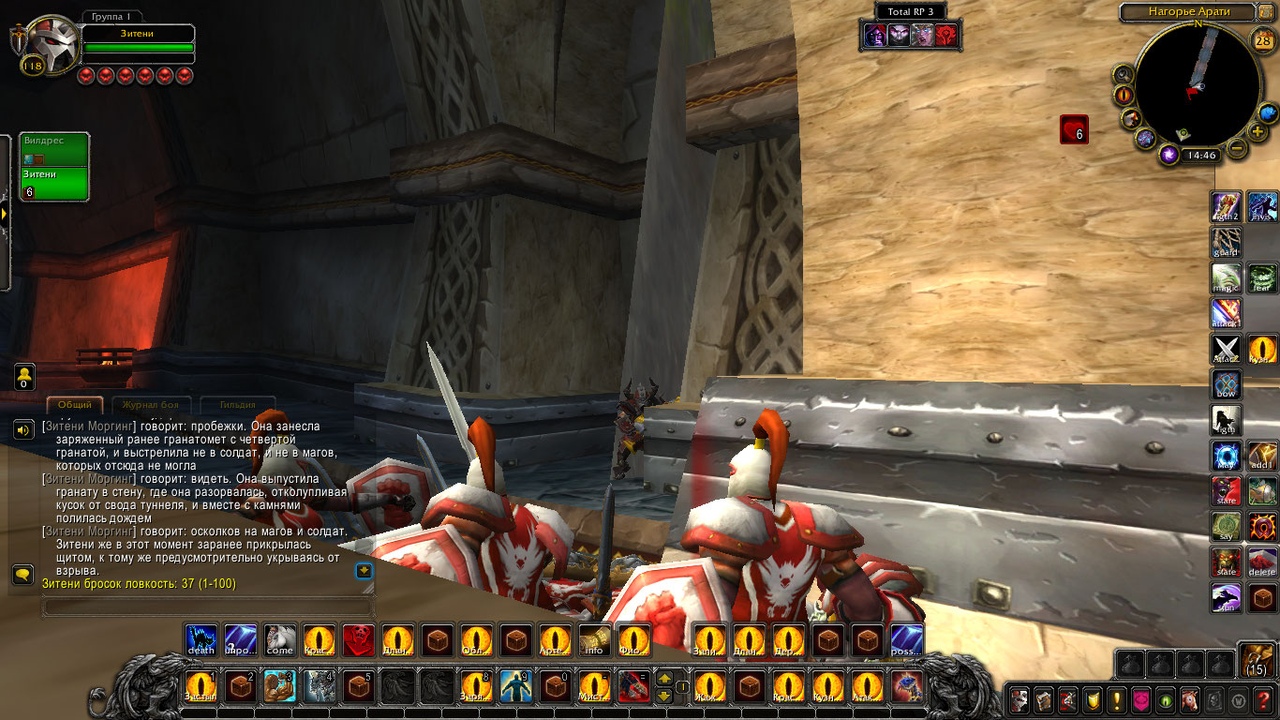
Task: Use the 'come' macro with white horse
Action: coord(280,640)
